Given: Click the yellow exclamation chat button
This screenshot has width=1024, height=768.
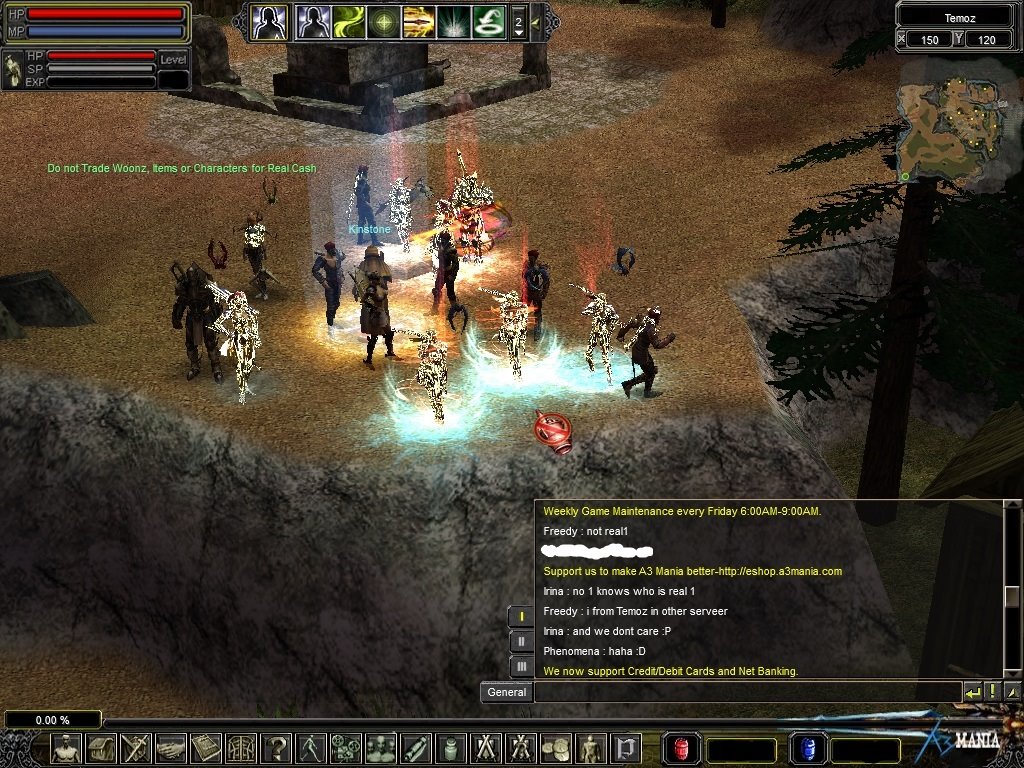Looking at the screenshot, I should click(x=993, y=691).
